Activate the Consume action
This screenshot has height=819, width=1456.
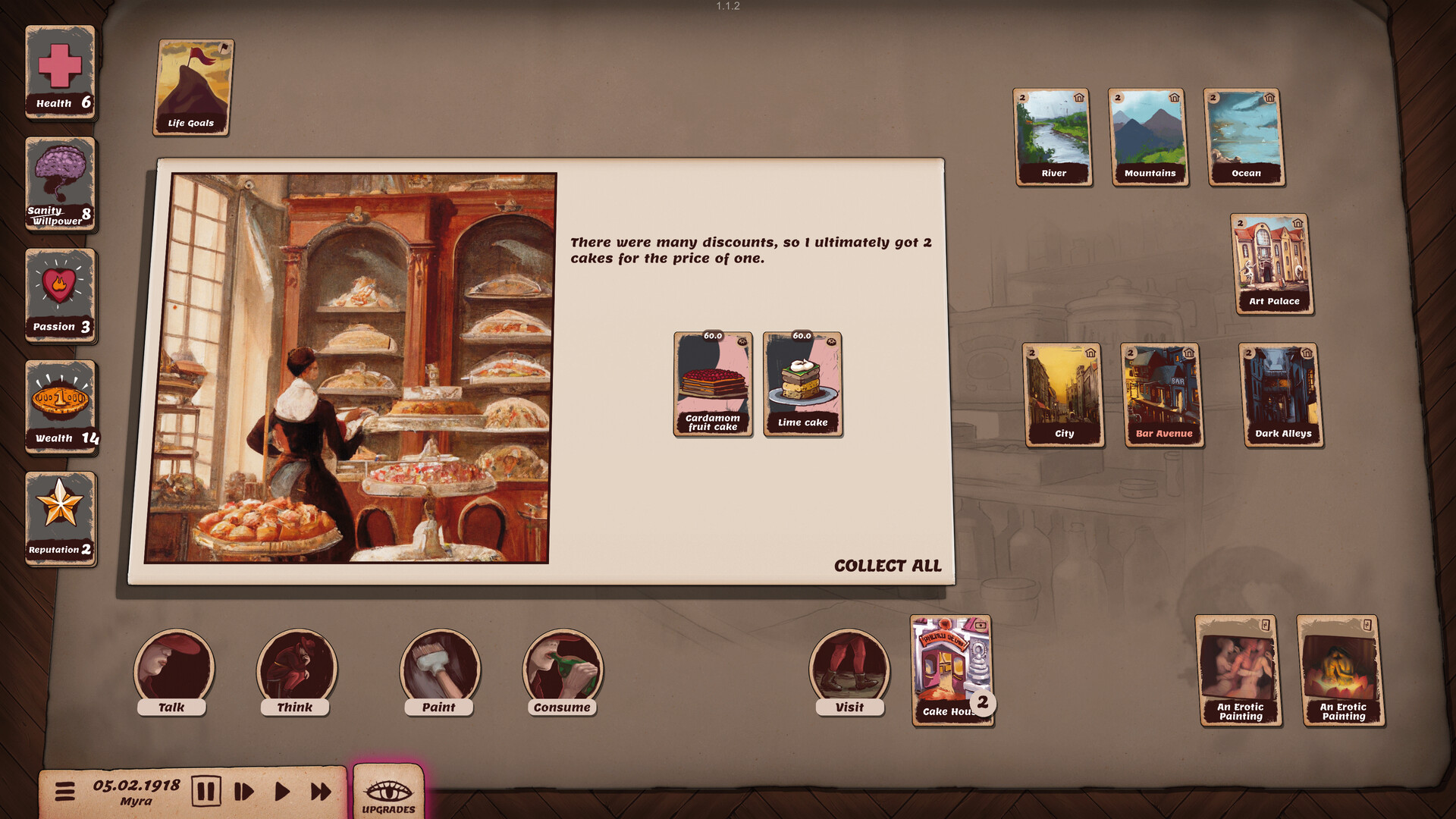point(563,671)
